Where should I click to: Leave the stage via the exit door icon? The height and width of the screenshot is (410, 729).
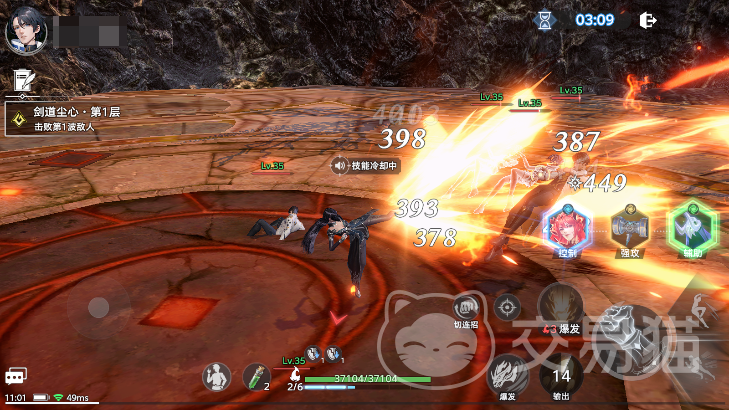pyautogui.click(x=648, y=19)
